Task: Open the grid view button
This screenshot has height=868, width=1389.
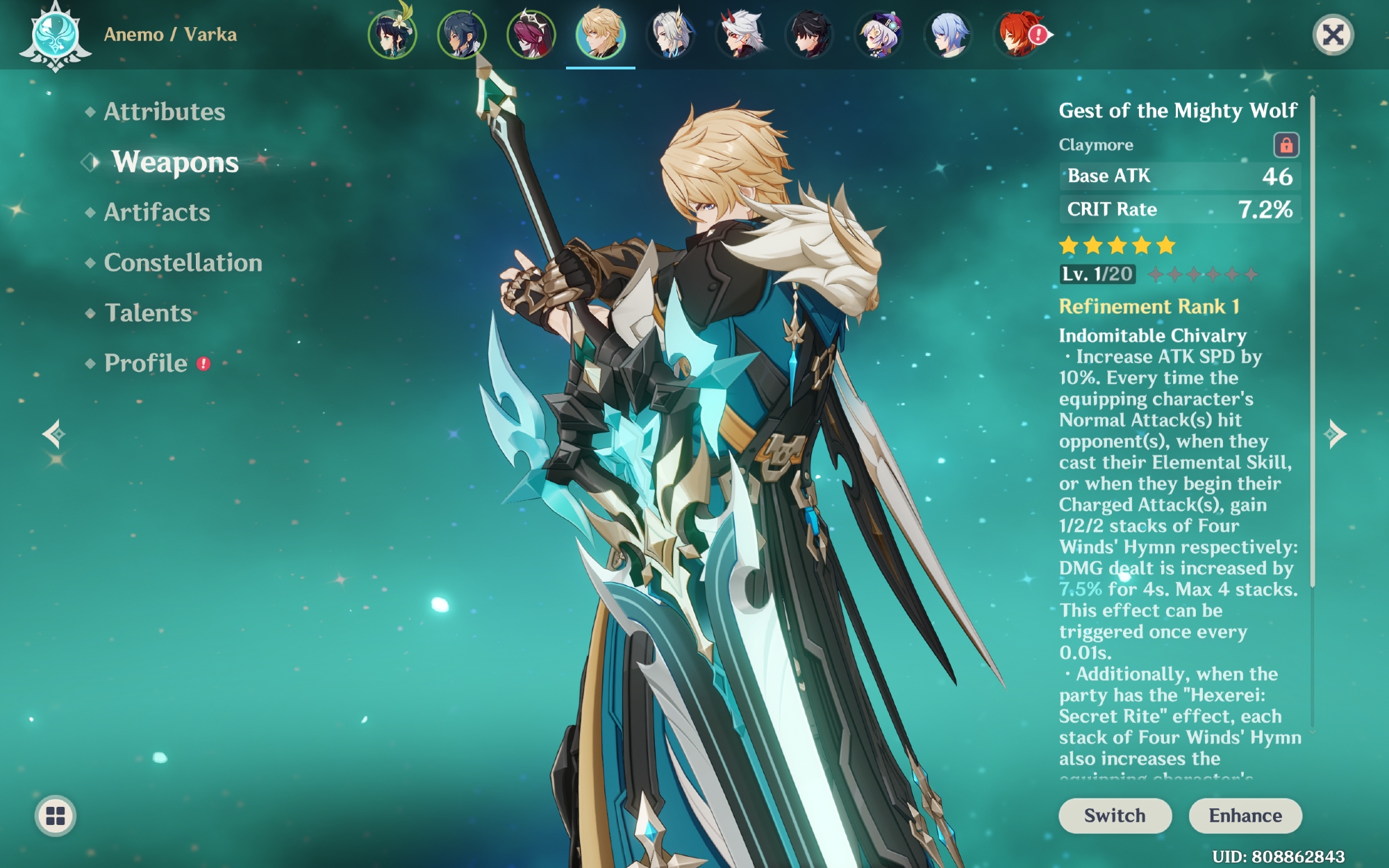Action: (x=56, y=816)
